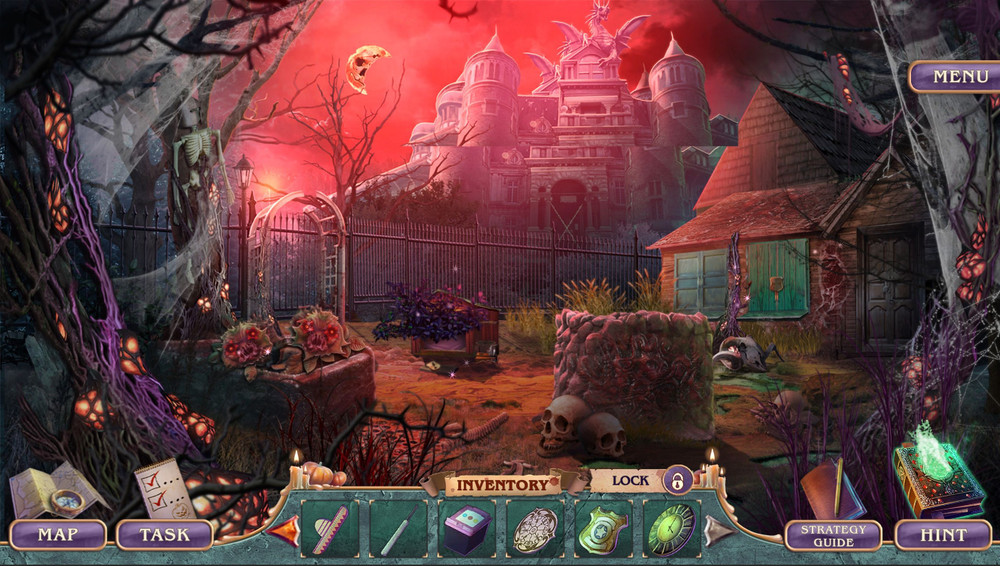Select the purple box inventory item

pyautogui.click(x=466, y=528)
